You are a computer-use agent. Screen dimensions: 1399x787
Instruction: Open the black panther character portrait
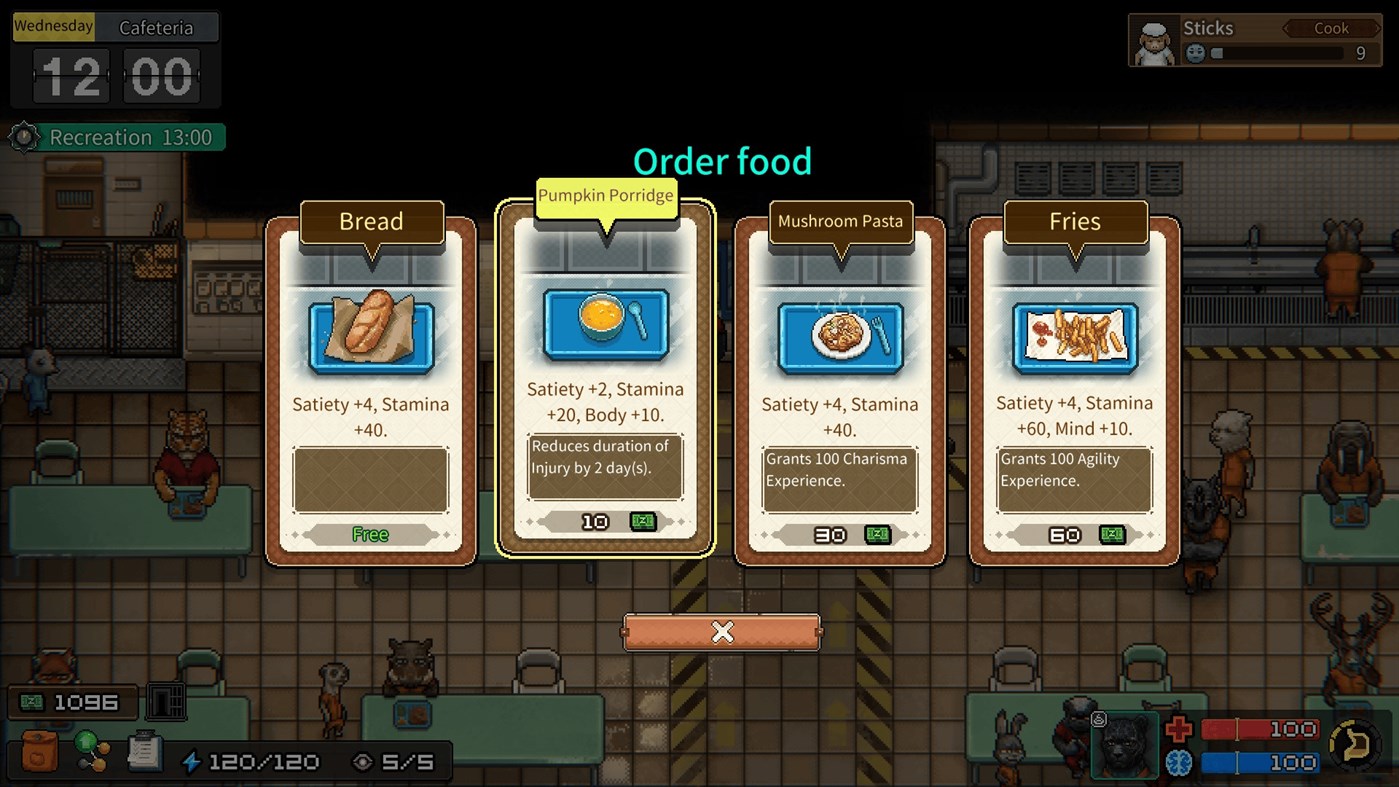point(1125,745)
